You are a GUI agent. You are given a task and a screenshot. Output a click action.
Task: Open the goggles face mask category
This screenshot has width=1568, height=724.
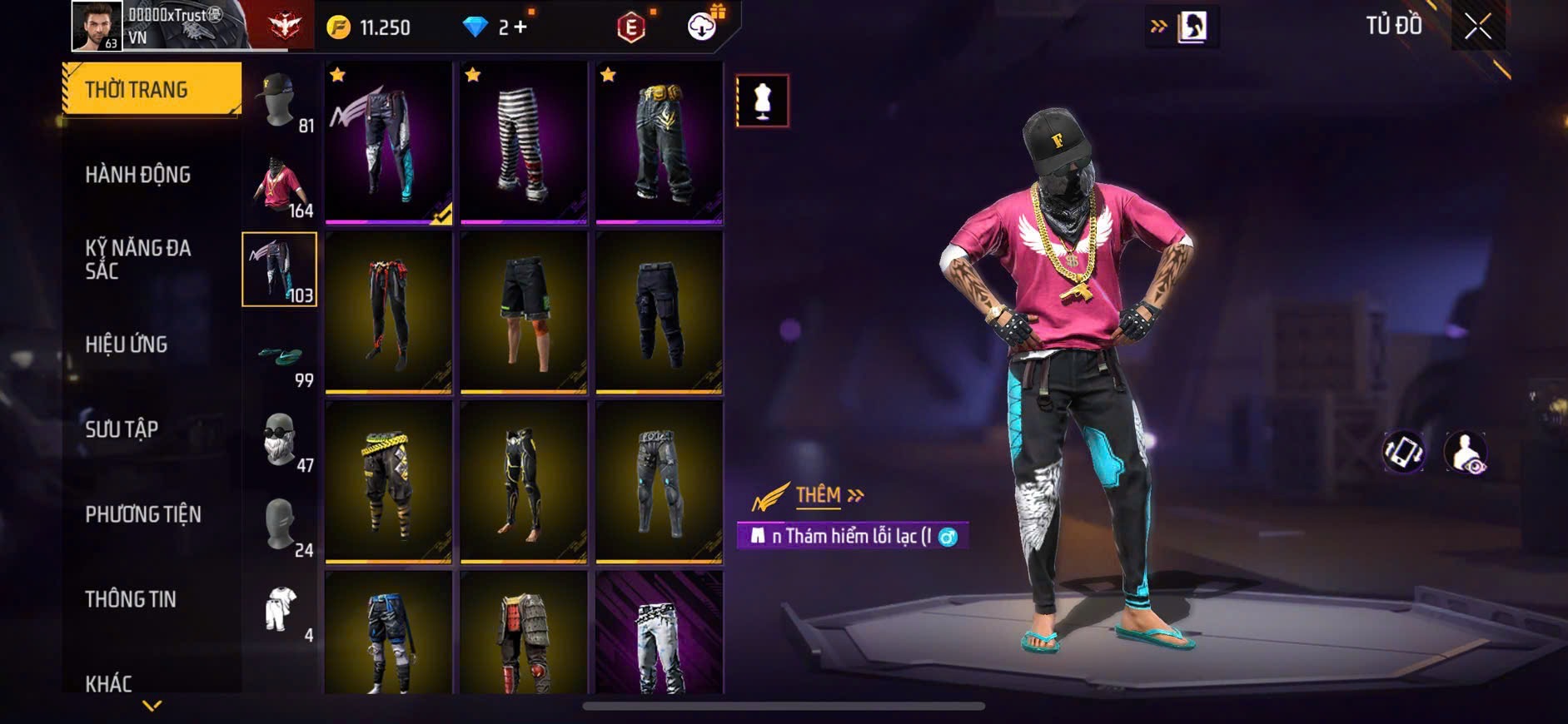click(280, 441)
